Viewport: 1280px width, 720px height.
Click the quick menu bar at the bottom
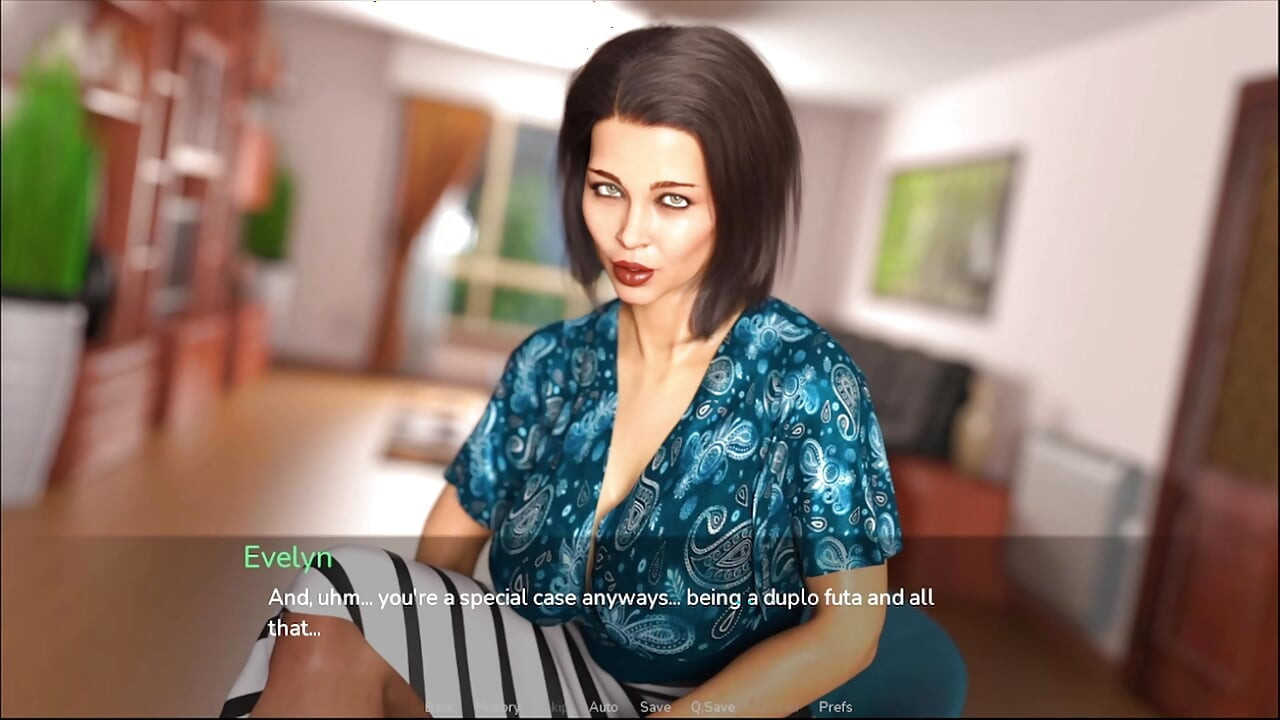point(640,707)
